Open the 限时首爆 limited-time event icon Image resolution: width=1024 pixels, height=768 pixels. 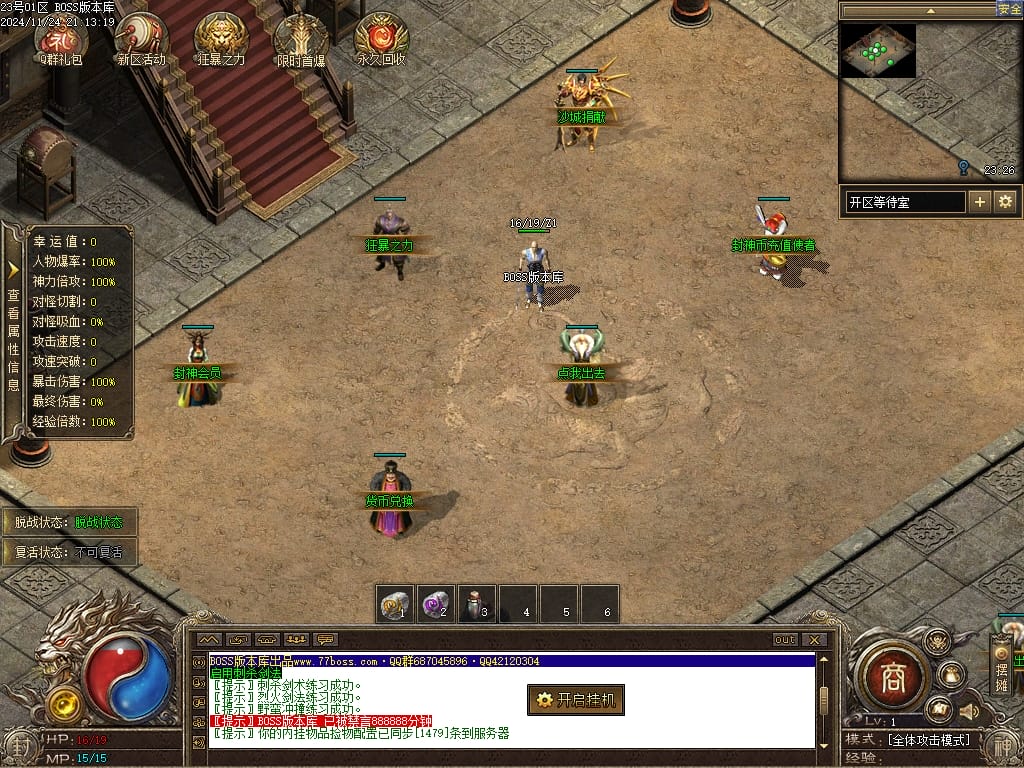301,40
